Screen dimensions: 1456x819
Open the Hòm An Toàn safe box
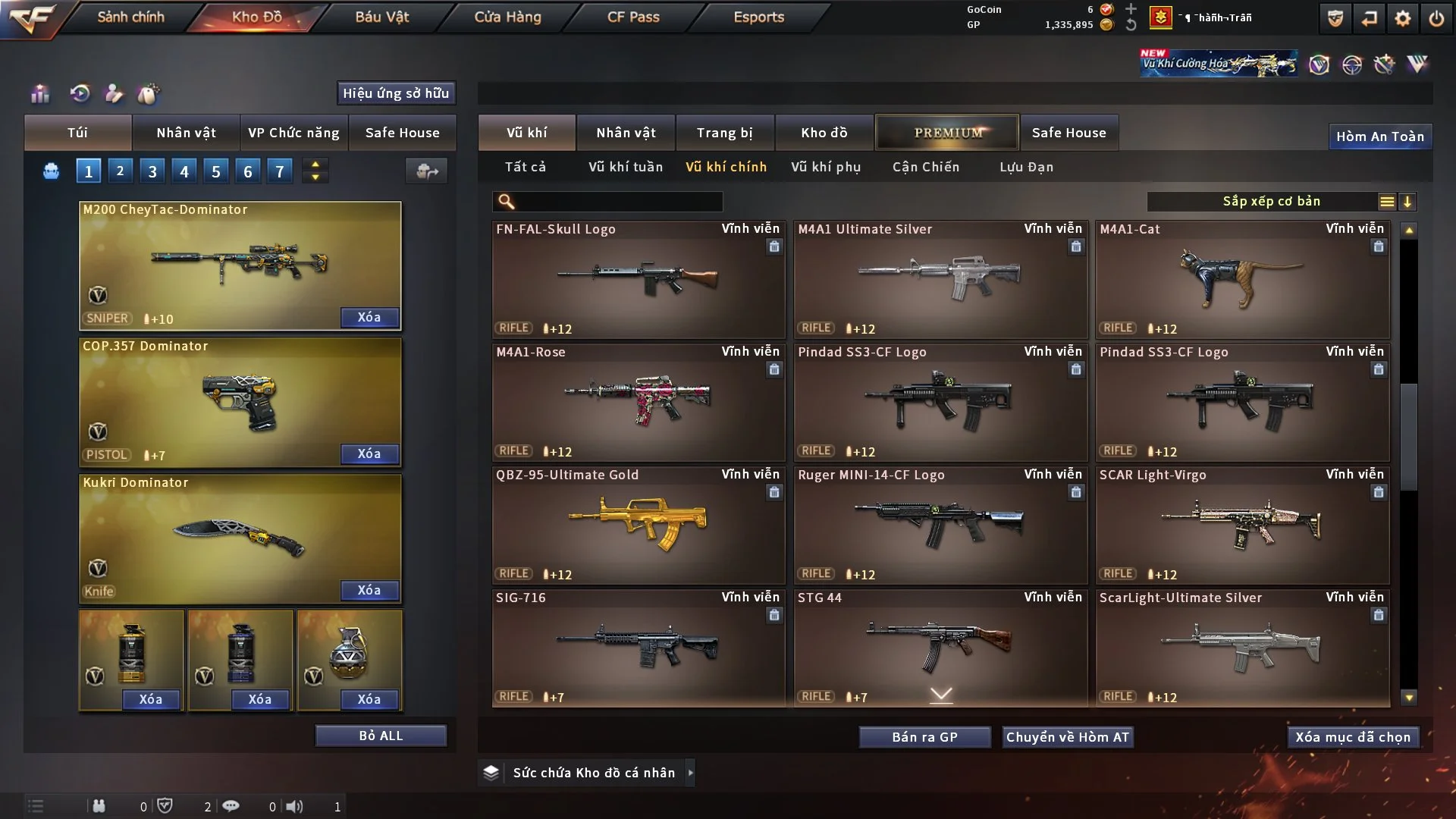pyautogui.click(x=1379, y=136)
